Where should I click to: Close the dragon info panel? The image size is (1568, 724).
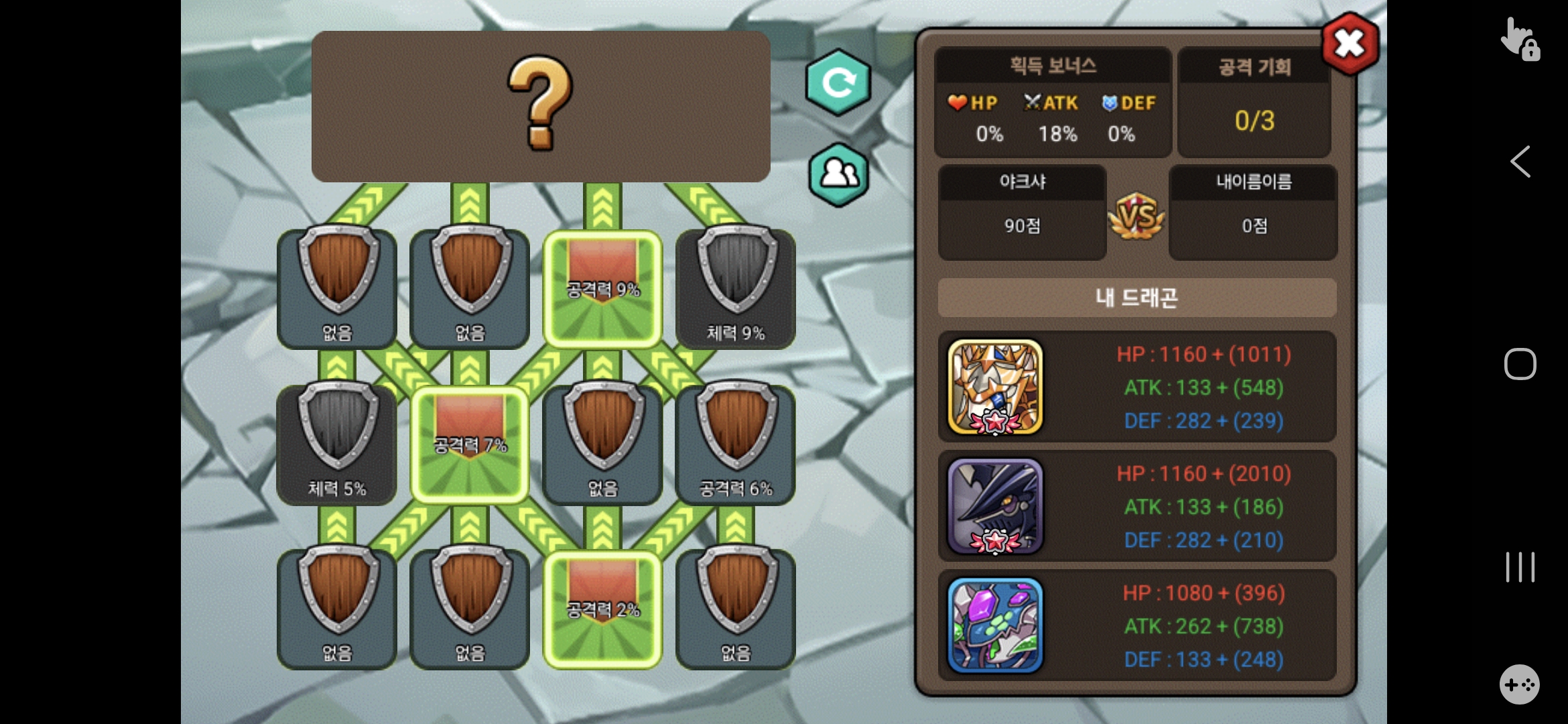click(x=1349, y=44)
